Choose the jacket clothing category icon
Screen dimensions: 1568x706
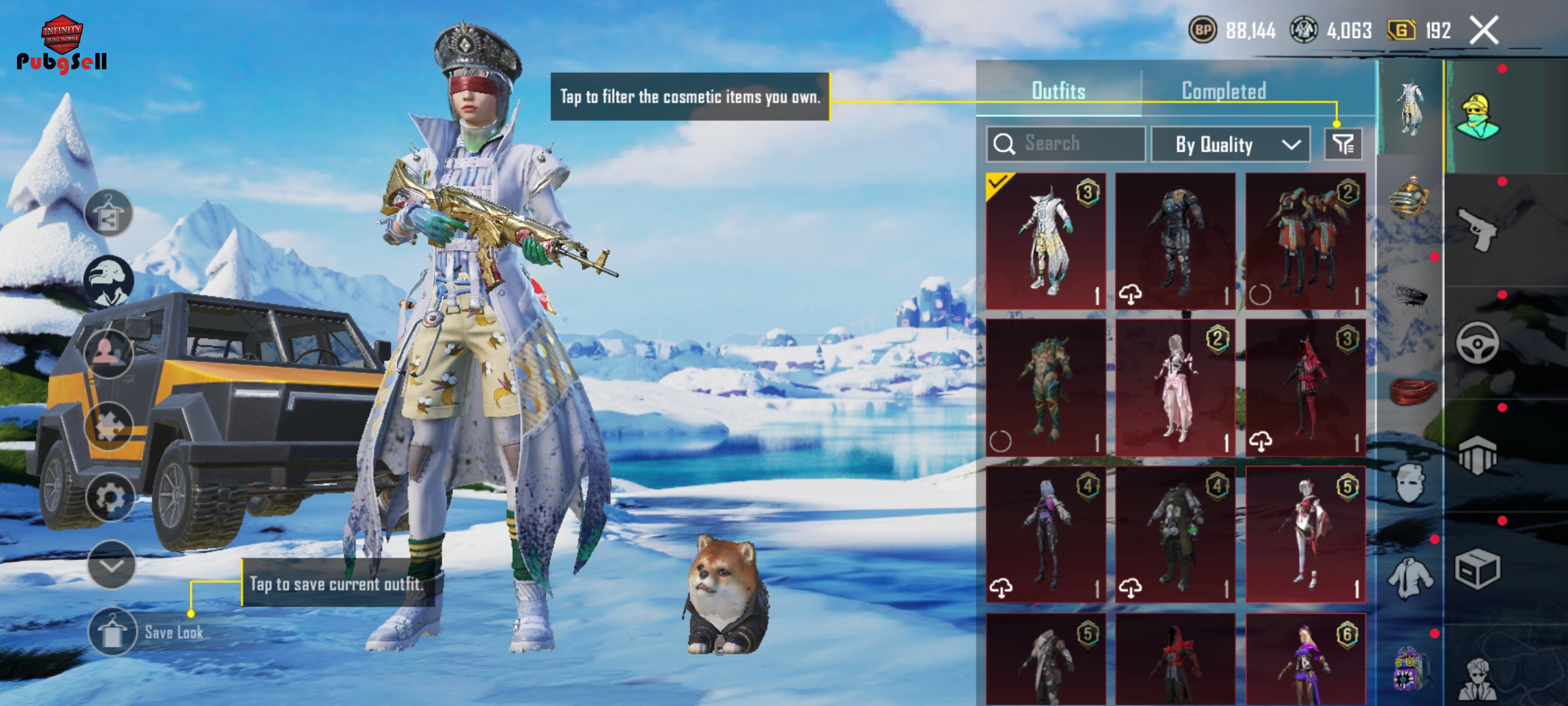(1410, 578)
